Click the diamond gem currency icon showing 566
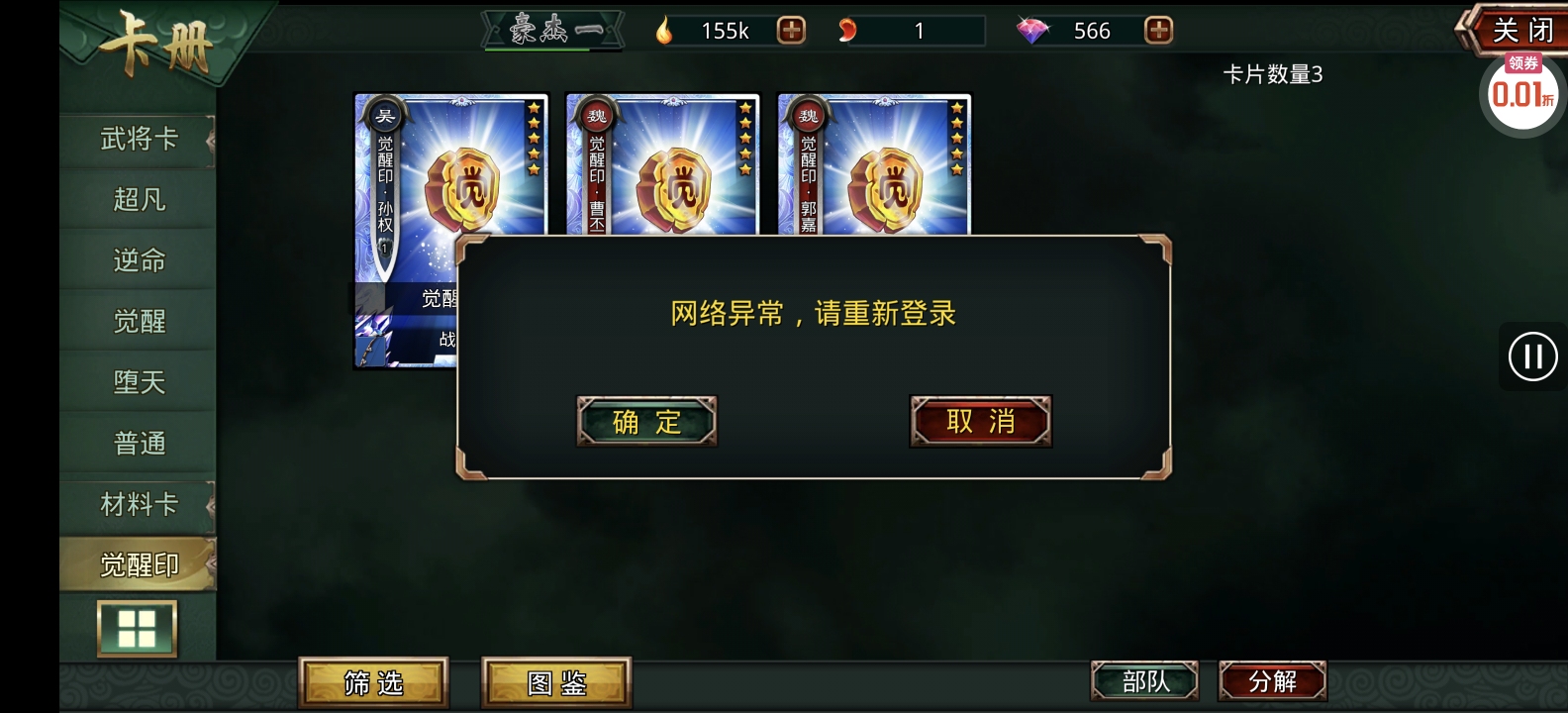Viewport: 1568px width, 713px height. coord(1037,30)
